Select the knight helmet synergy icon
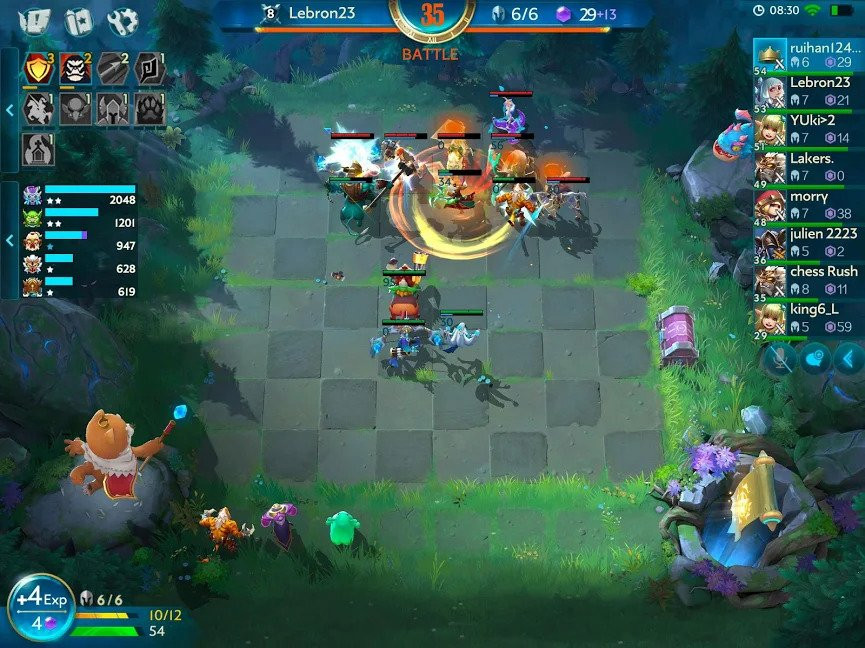The image size is (865, 648). pos(112,108)
